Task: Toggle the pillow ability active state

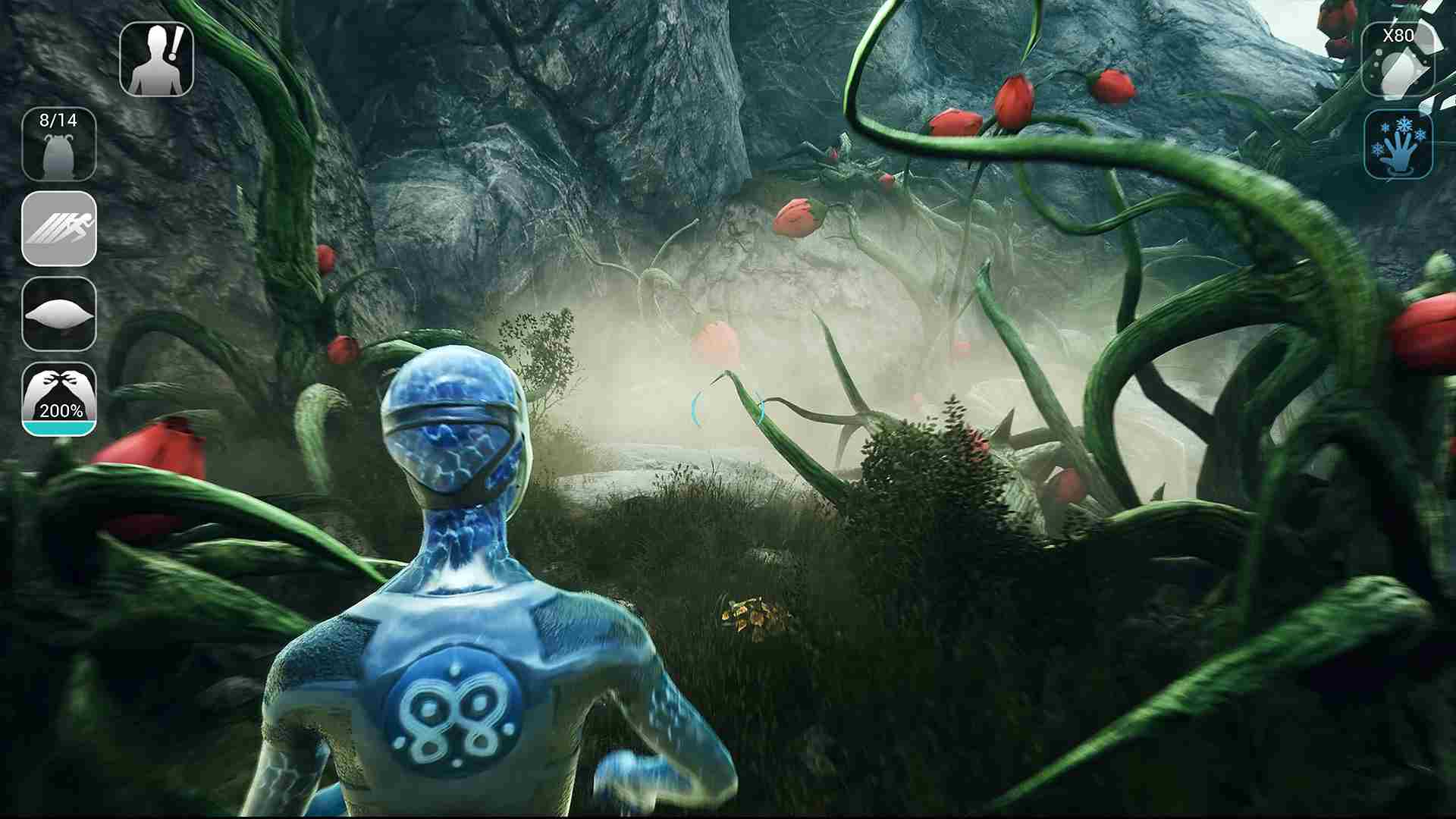Action: [x=59, y=315]
